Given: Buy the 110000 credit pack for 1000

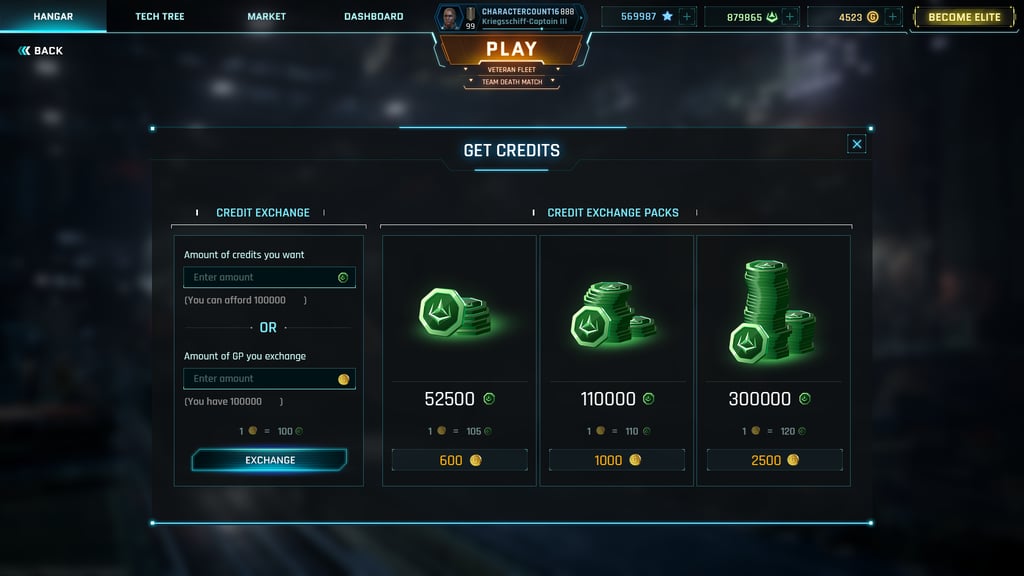Looking at the screenshot, I should (x=616, y=460).
